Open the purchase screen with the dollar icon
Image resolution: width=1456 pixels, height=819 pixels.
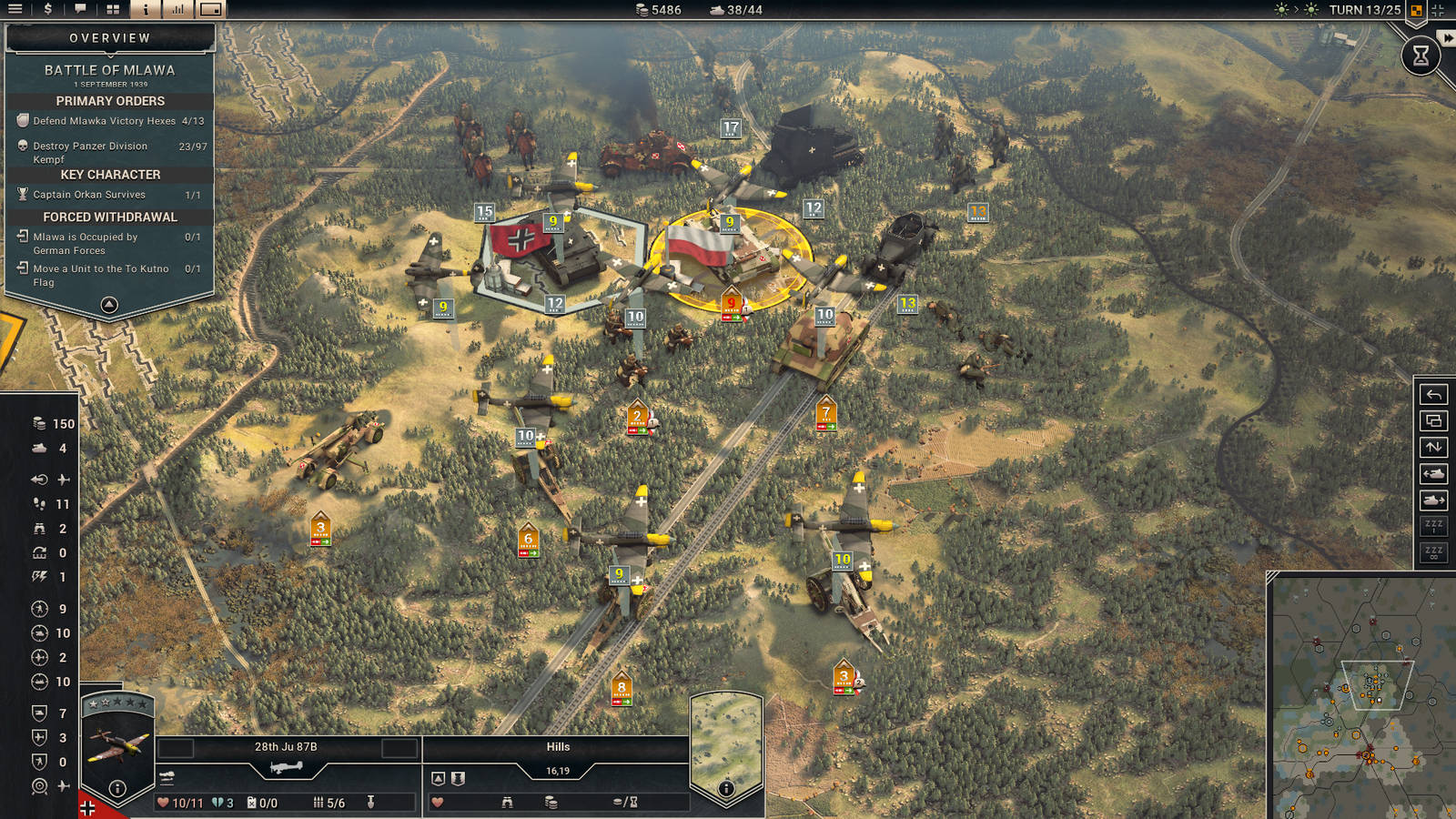[x=48, y=9]
